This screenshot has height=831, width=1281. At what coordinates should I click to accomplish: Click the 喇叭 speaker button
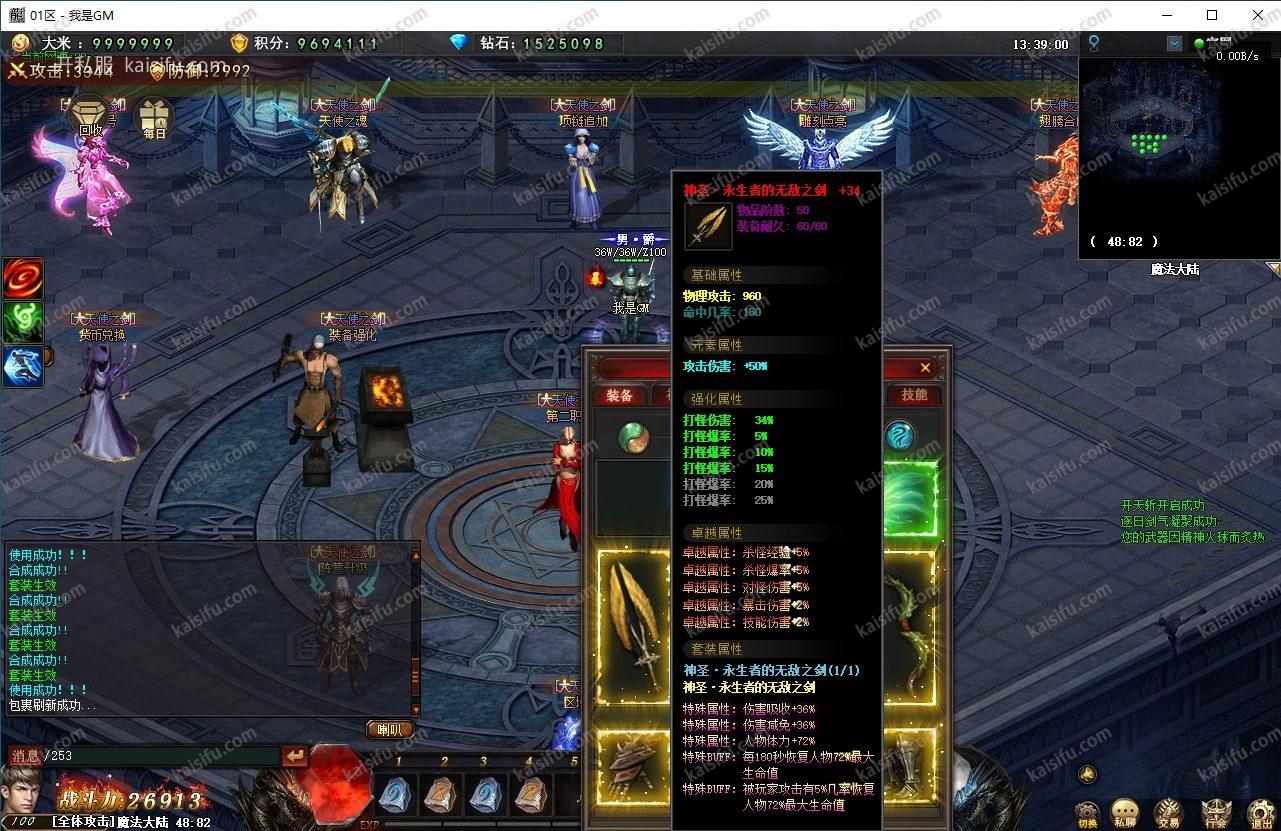[x=389, y=730]
